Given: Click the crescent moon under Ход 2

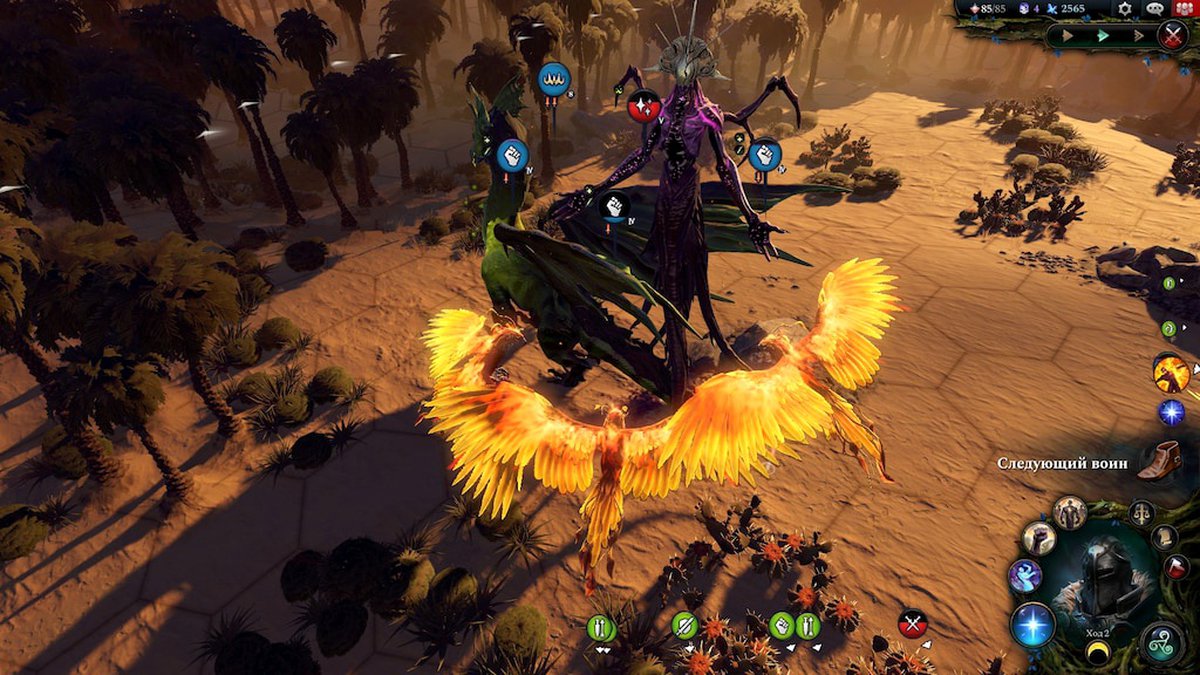Looking at the screenshot, I should 1098,653.
